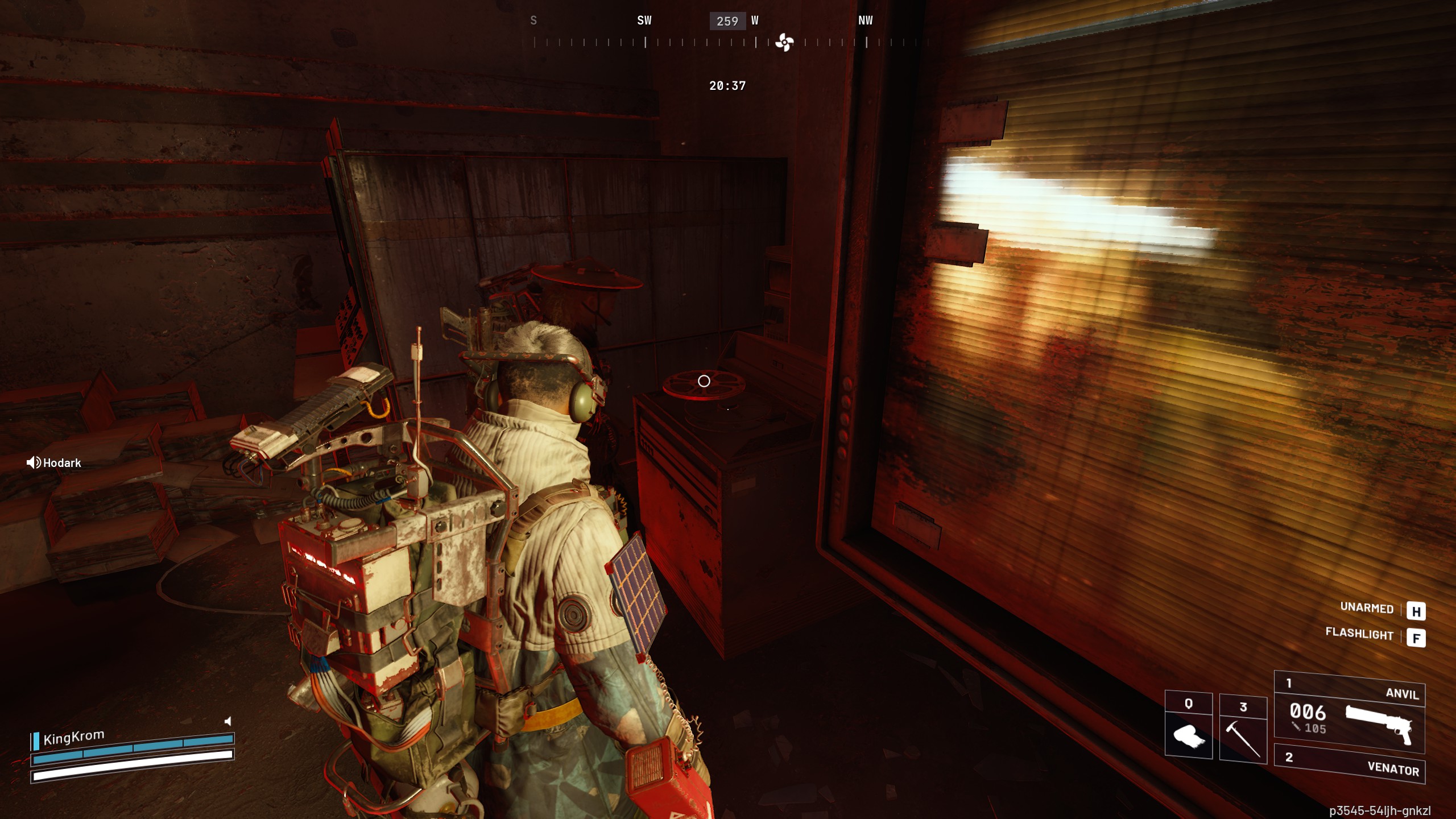
Task: Select the pickaxe tool slot
Action: (1243, 728)
